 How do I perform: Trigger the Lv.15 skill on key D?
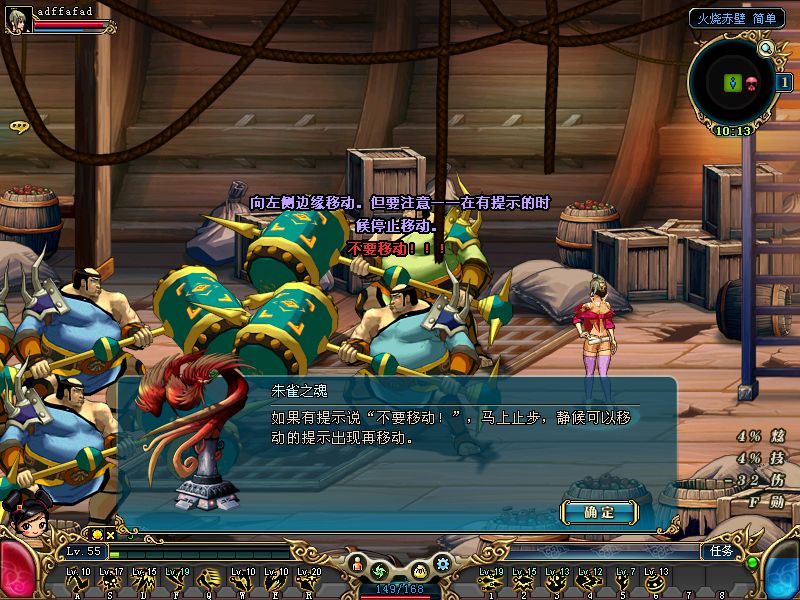144,580
